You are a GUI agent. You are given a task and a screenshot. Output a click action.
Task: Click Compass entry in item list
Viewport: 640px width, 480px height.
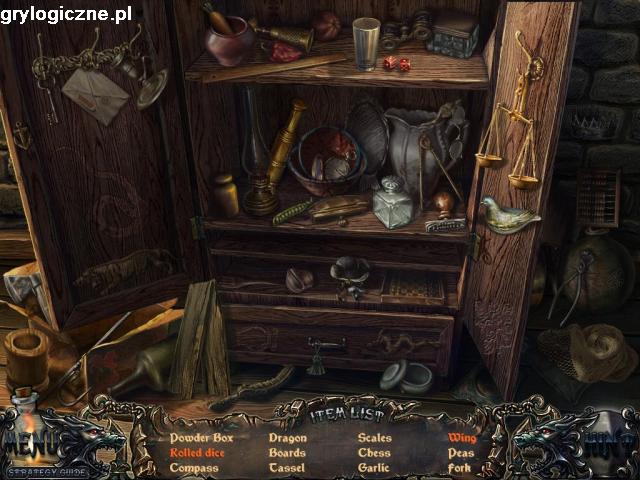tap(194, 468)
